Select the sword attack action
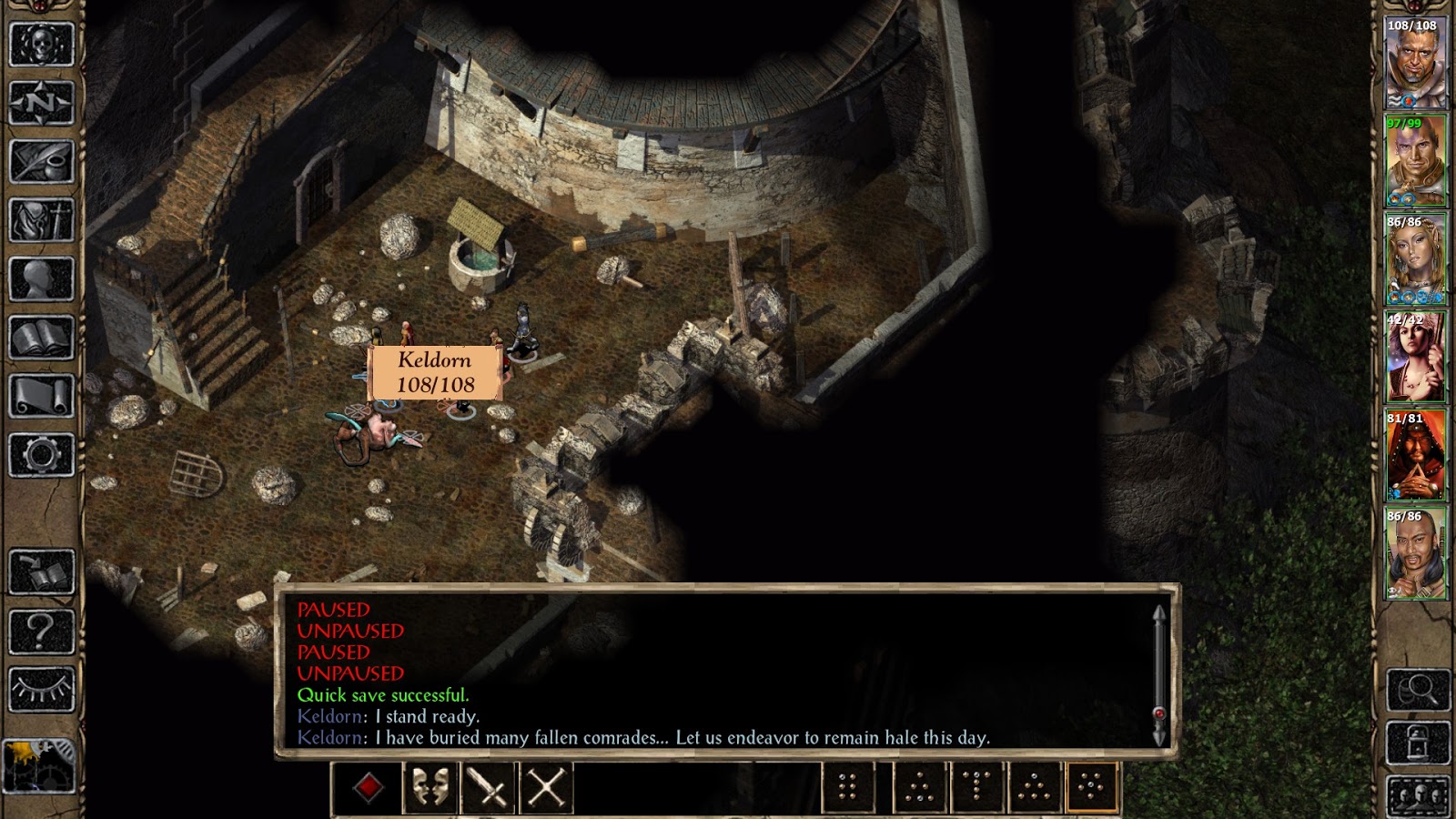This screenshot has height=819, width=1456. [486, 788]
